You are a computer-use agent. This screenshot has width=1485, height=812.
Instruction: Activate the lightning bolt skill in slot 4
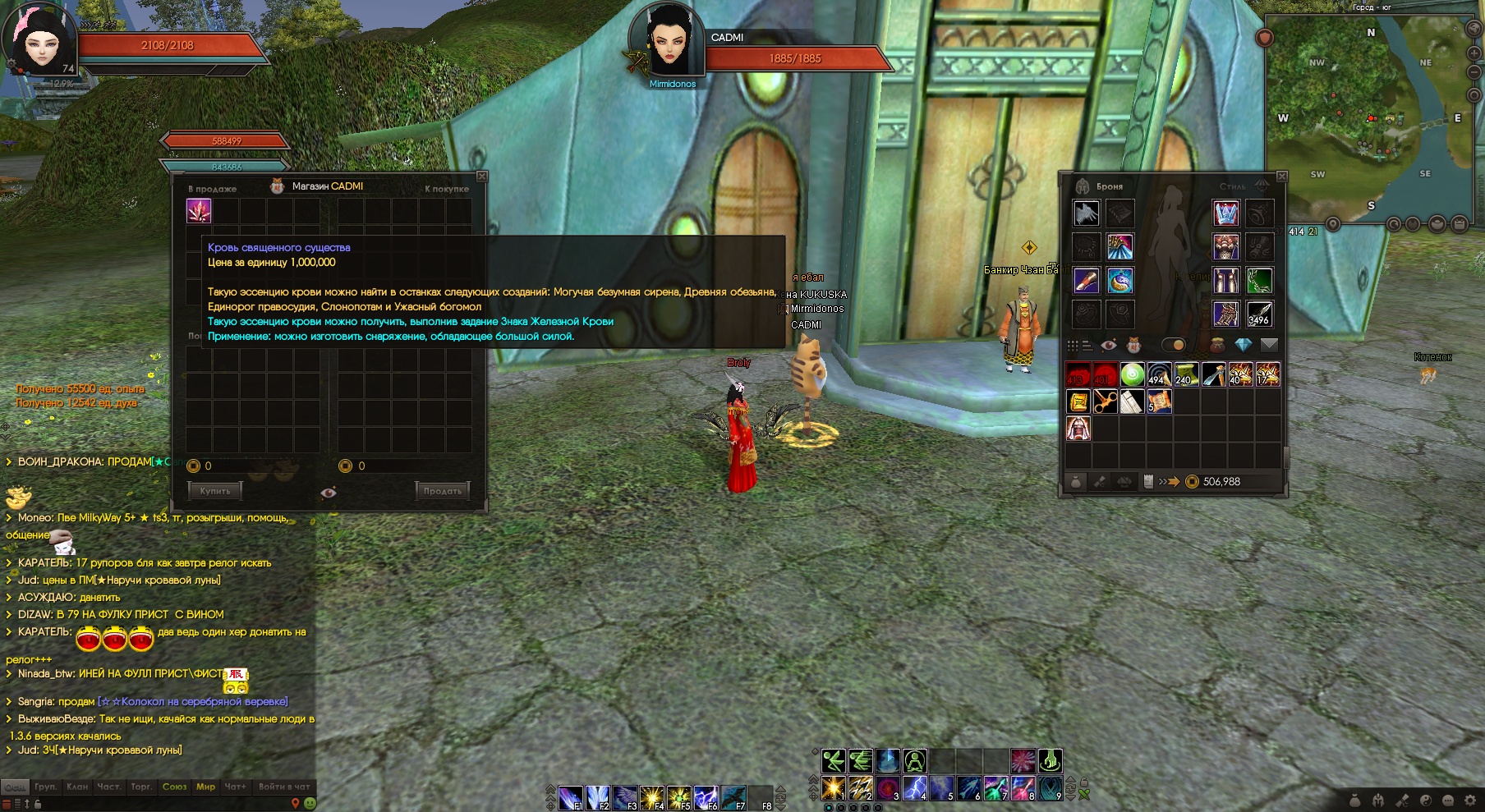914,788
